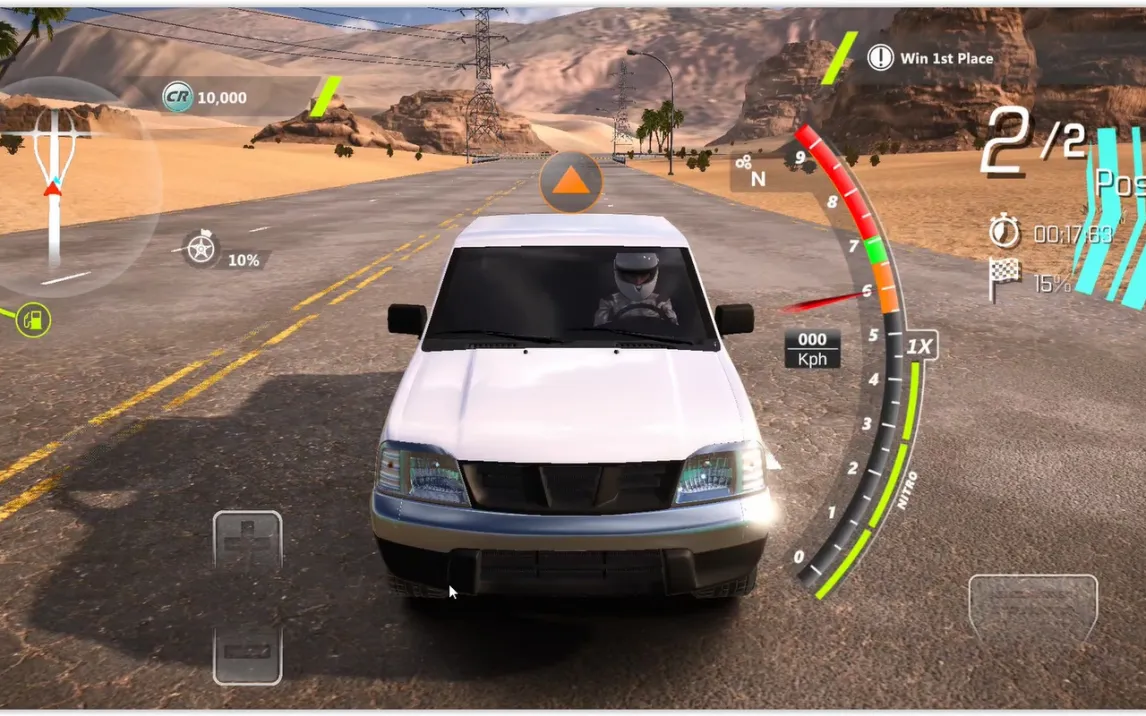
Task: Shift down with the minus gear button
Action: click(x=248, y=653)
